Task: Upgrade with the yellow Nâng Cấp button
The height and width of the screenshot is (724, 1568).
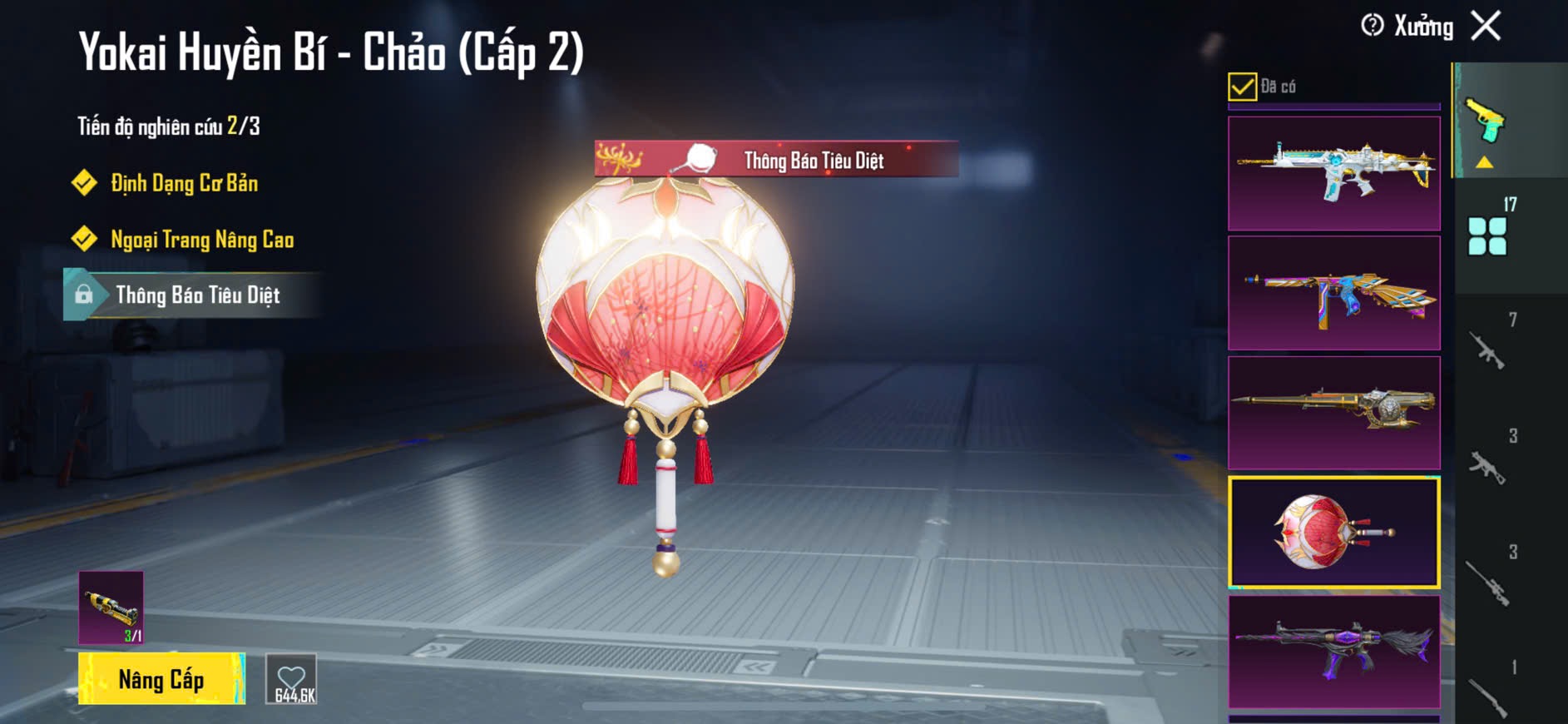Action: pyautogui.click(x=161, y=679)
